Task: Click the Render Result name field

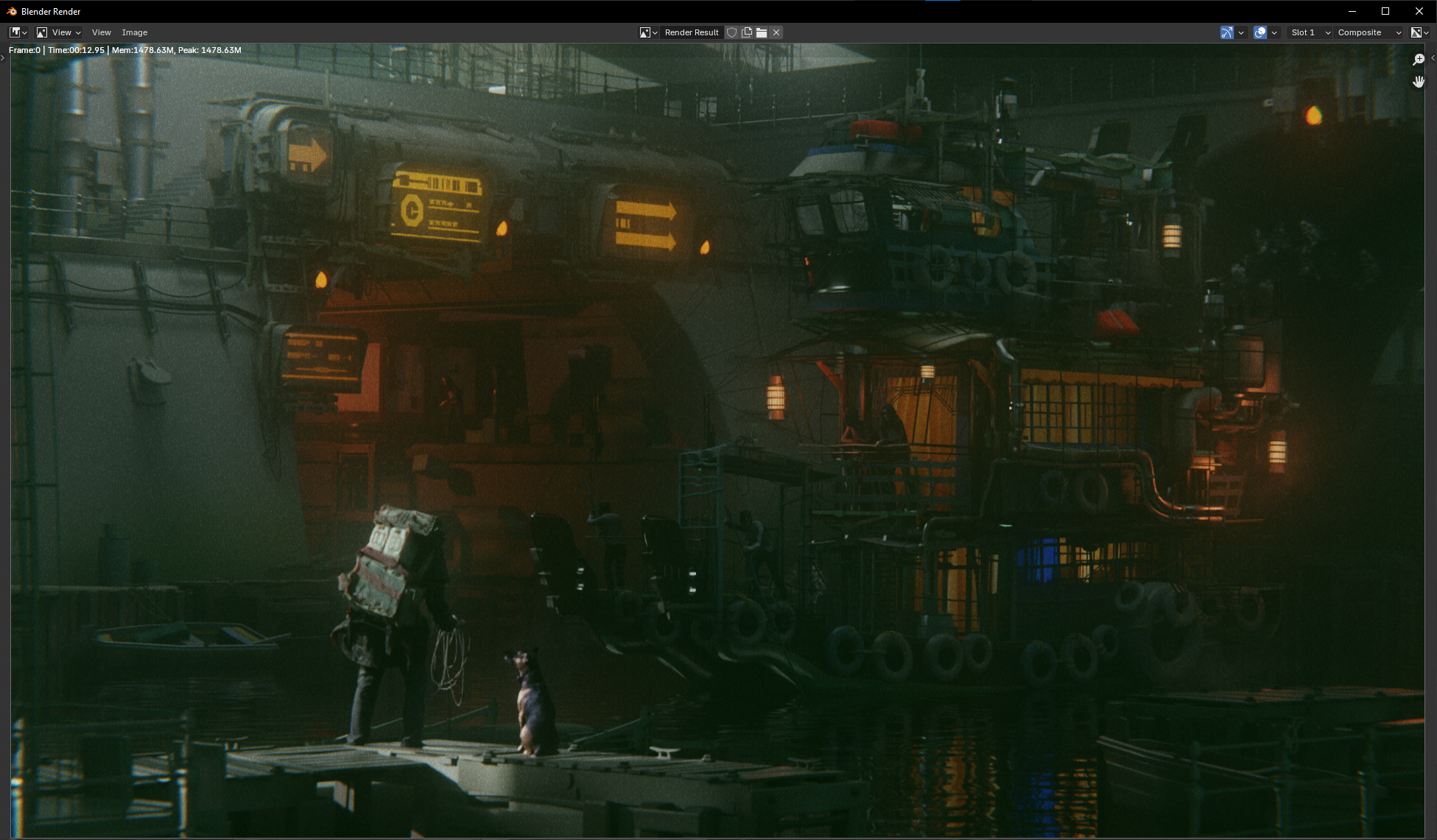Action: (691, 32)
